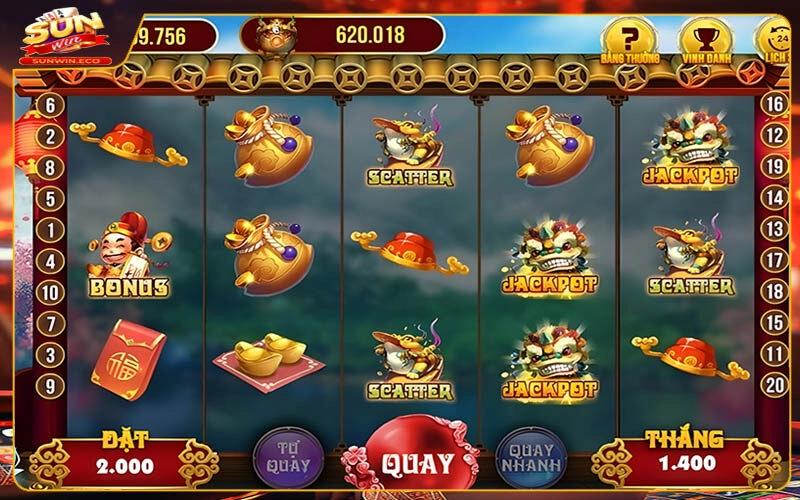Select payline number 6
800x500 pixels.
(x=51, y=104)
